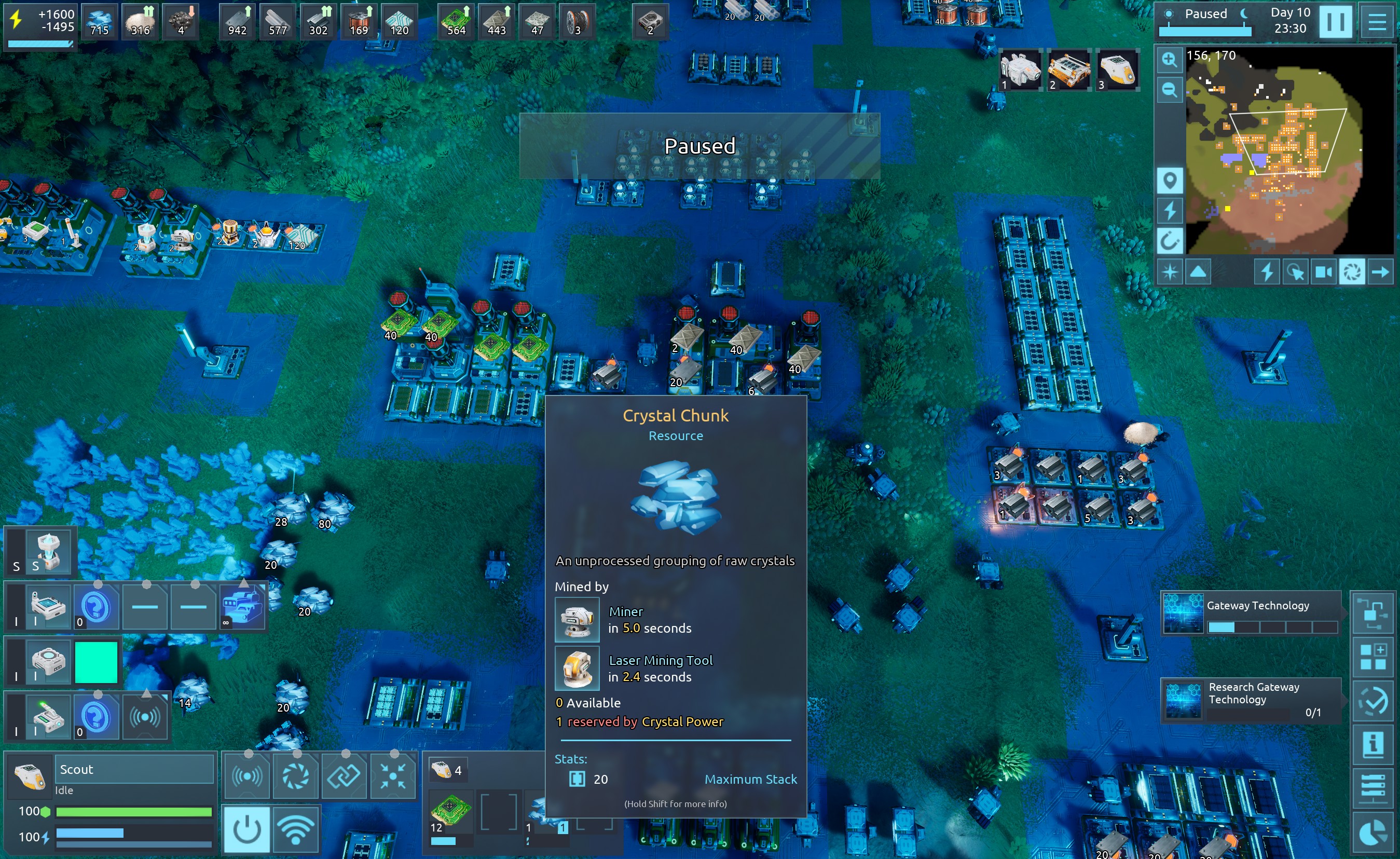Open the hamburger main menu

(1377, 22)
